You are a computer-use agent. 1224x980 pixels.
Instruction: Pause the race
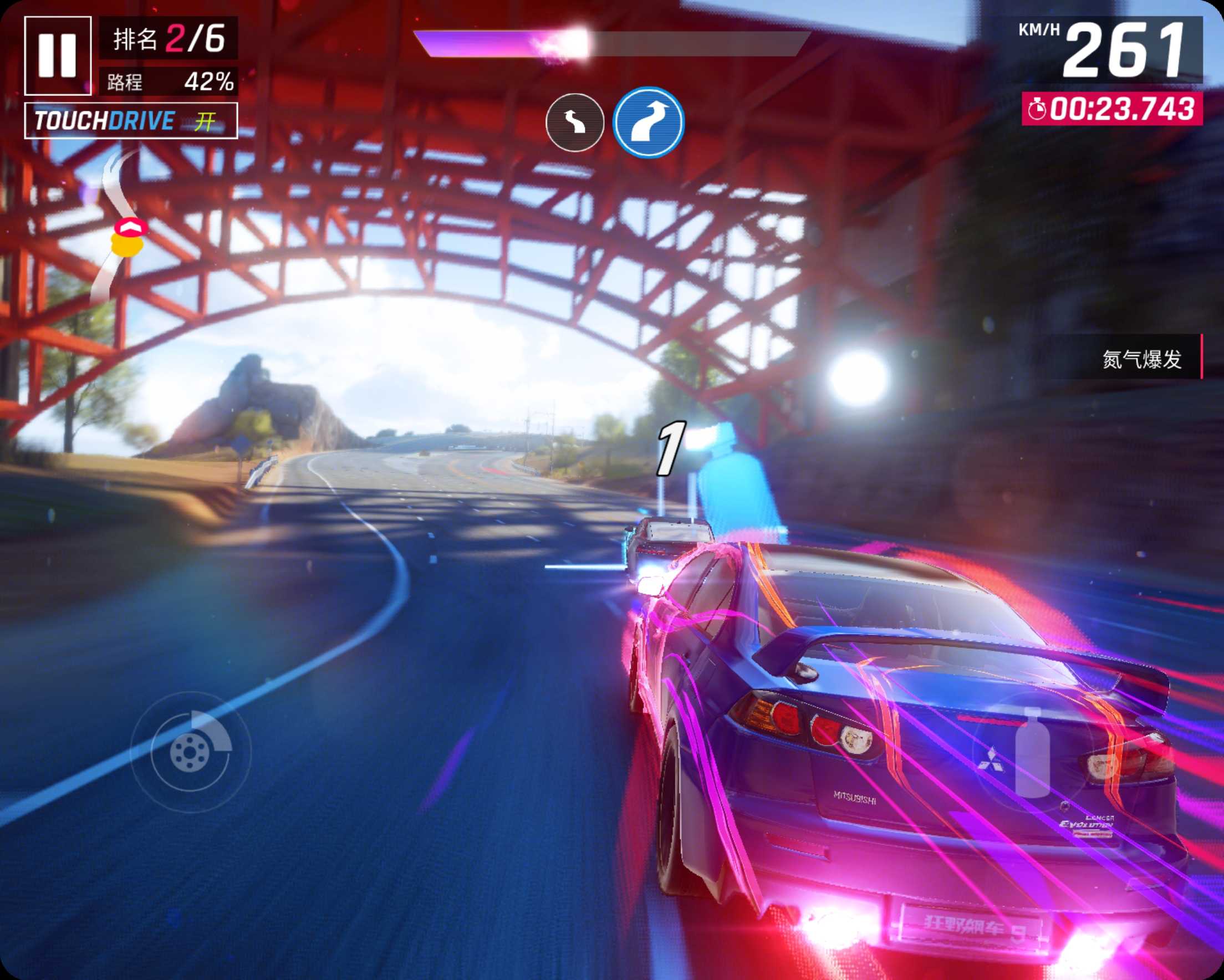click(x=57, y=55)
